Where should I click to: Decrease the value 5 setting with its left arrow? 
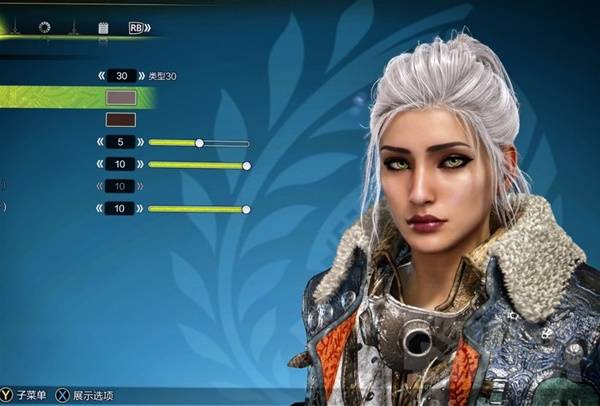coord(101,143)
